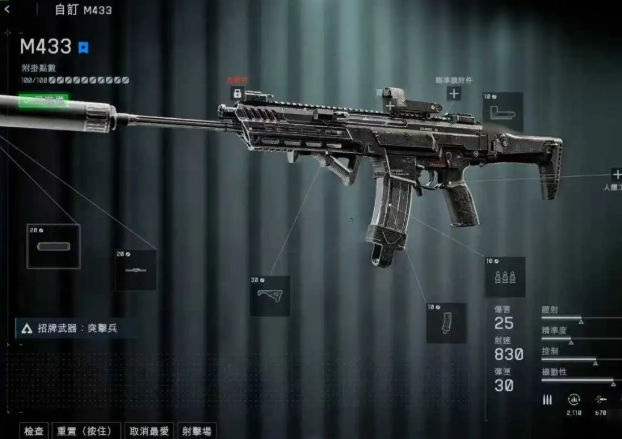Open the magazine attachment slot
This screenshot has width=622, height=439.
[x=446, y=323]
